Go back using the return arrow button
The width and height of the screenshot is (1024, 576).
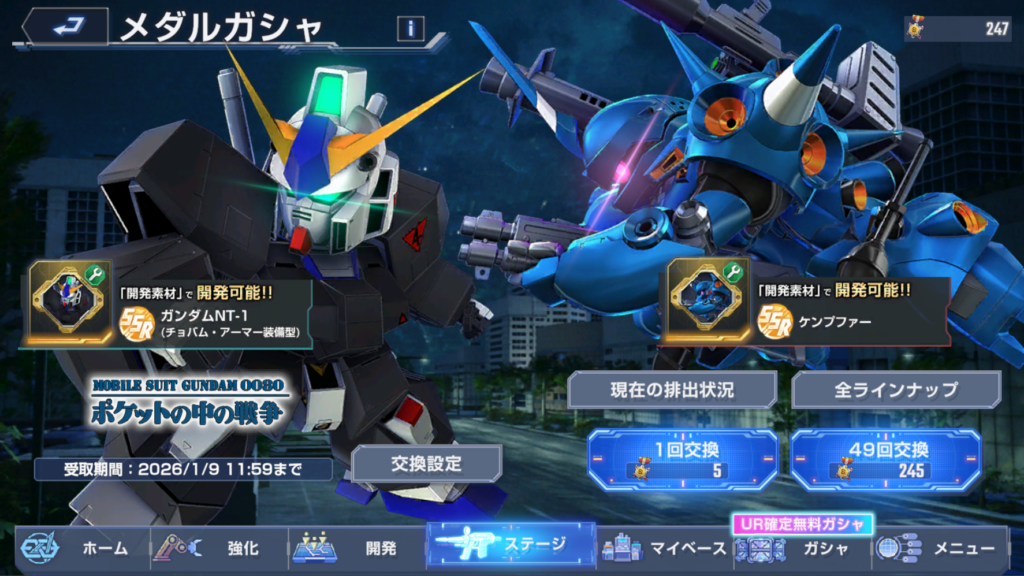[66, 28]
